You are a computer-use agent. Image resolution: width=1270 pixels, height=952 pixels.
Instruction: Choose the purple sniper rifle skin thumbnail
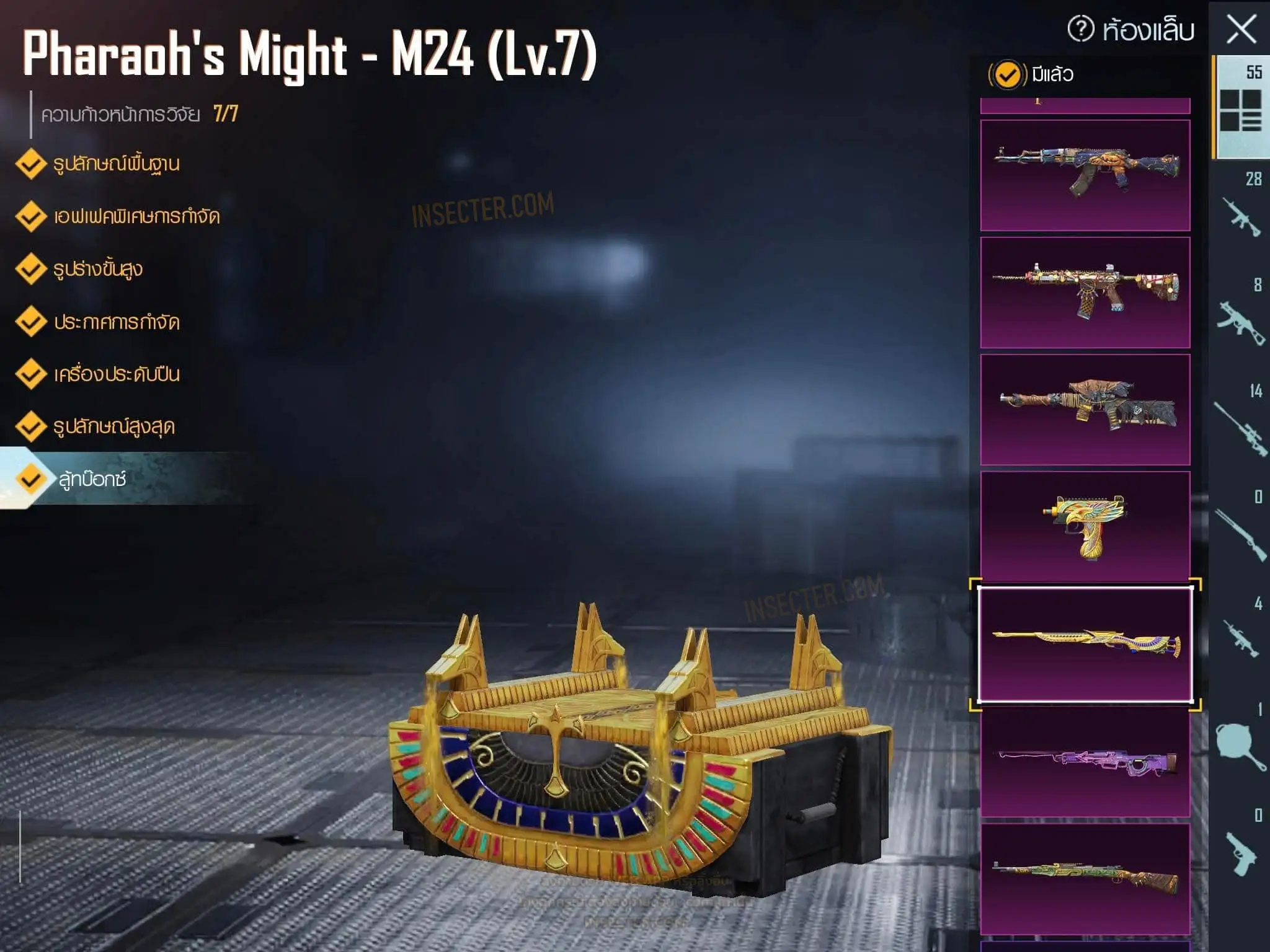pyautogui.click(x=1085, y=762)
